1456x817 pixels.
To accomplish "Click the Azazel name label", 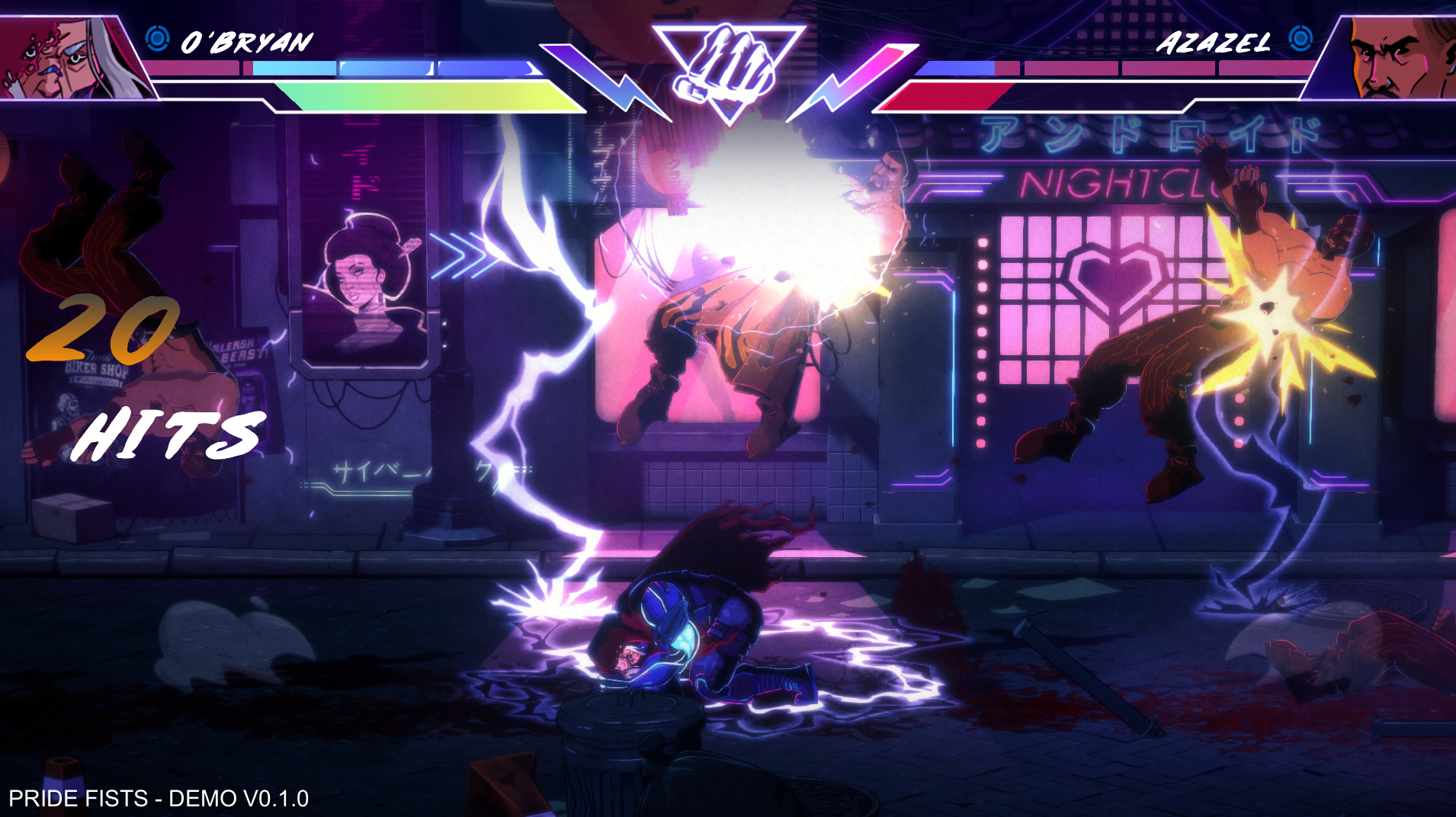I will click(1214, 43).
